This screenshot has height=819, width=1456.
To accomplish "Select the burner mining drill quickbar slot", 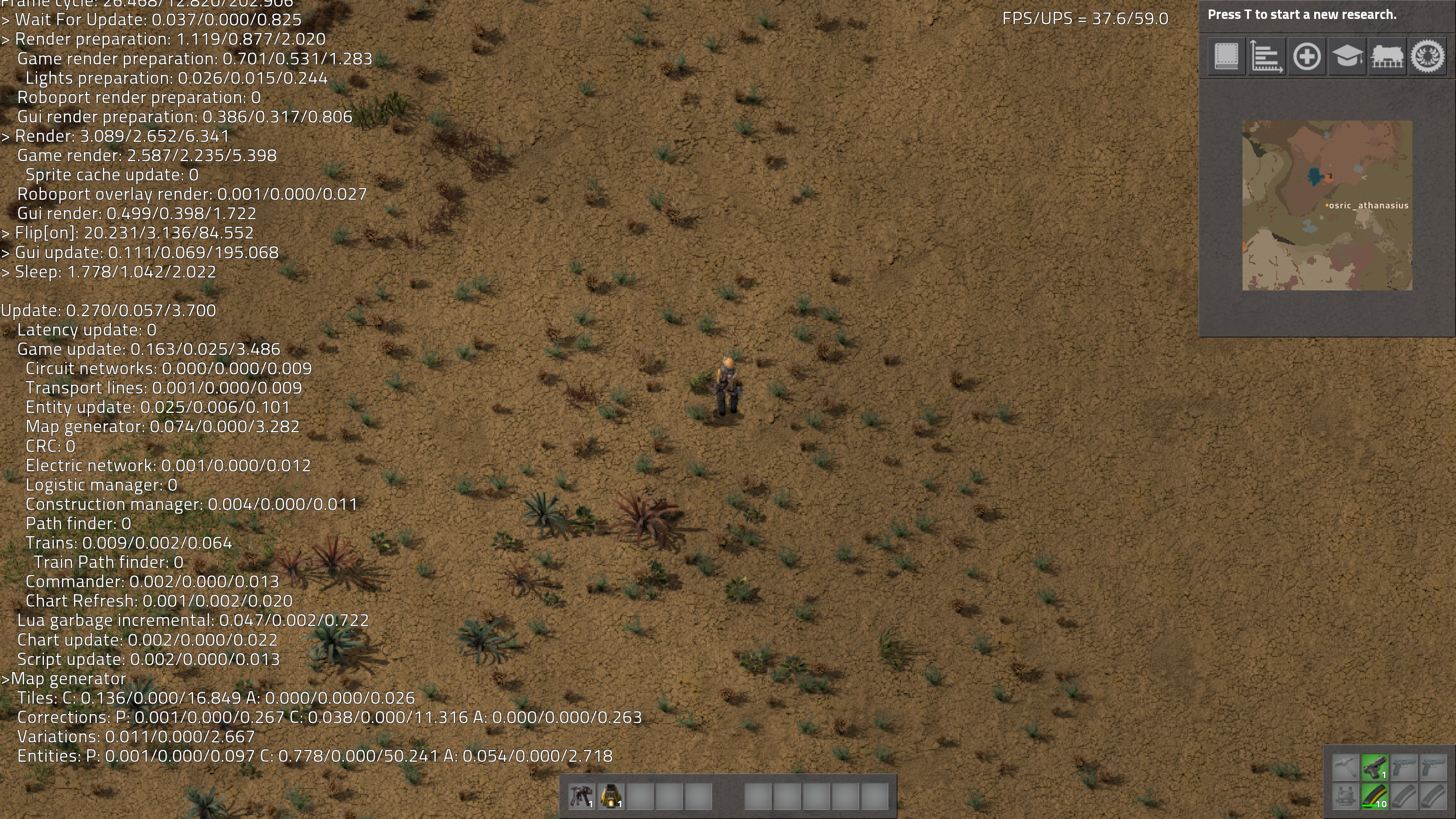I will pos(581,796).
